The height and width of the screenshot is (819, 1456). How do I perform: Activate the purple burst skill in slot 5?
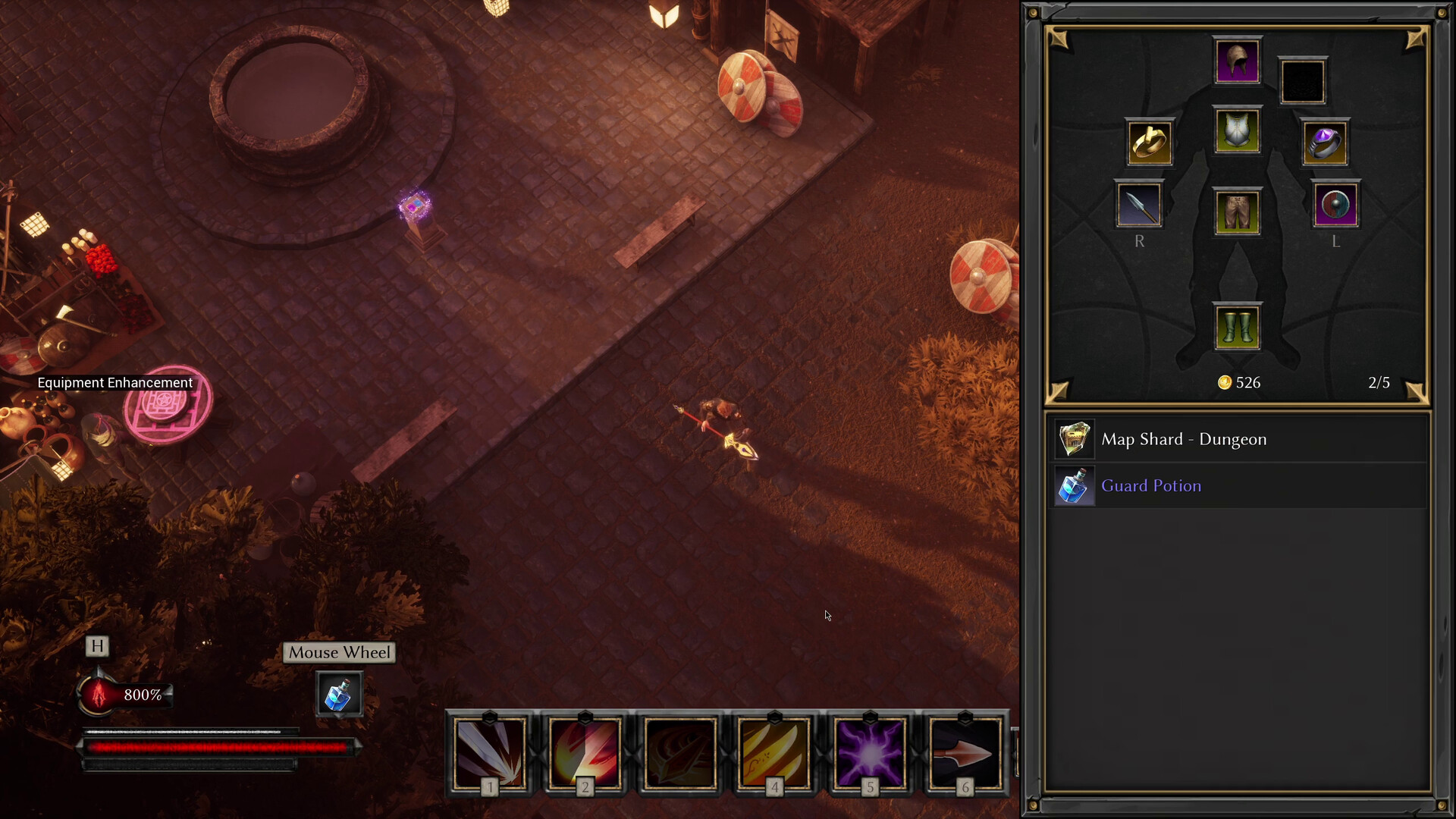(x=870, y=752)
